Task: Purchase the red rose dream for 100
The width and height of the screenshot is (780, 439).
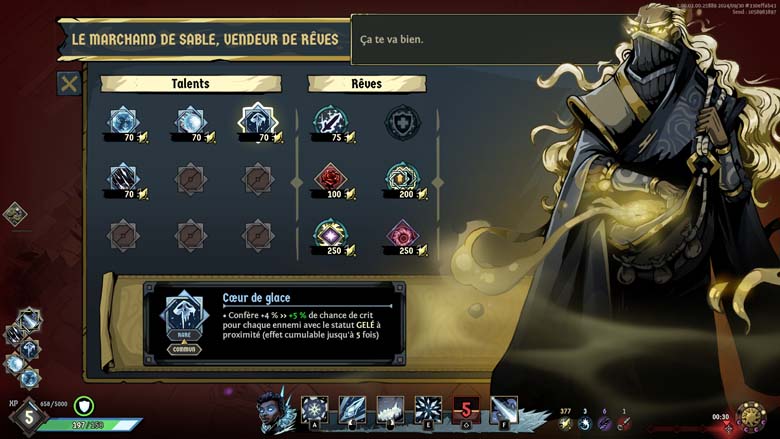Action: click(x=329, y=179)
